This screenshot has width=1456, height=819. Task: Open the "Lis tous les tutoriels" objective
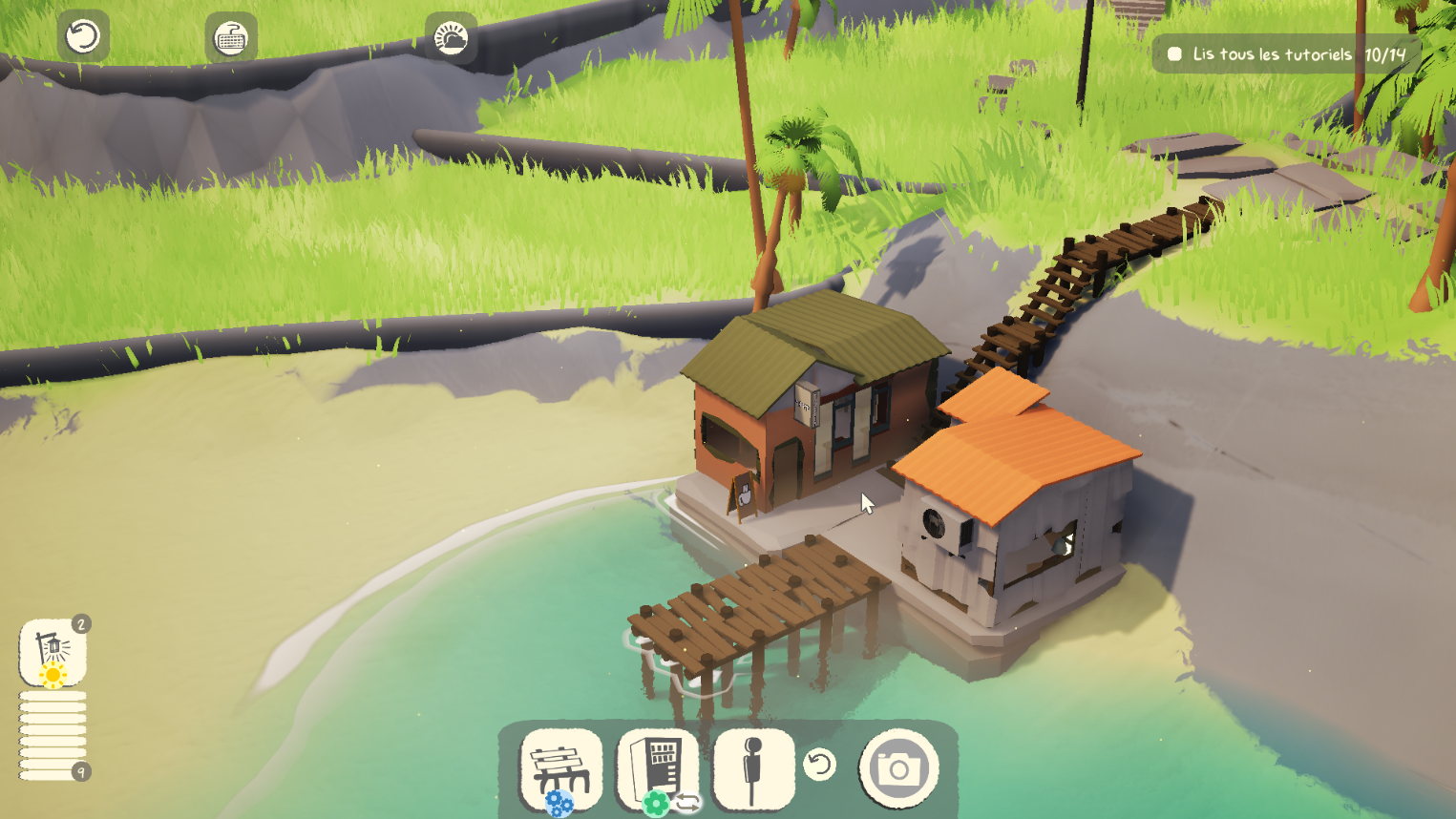point(1286,54)
